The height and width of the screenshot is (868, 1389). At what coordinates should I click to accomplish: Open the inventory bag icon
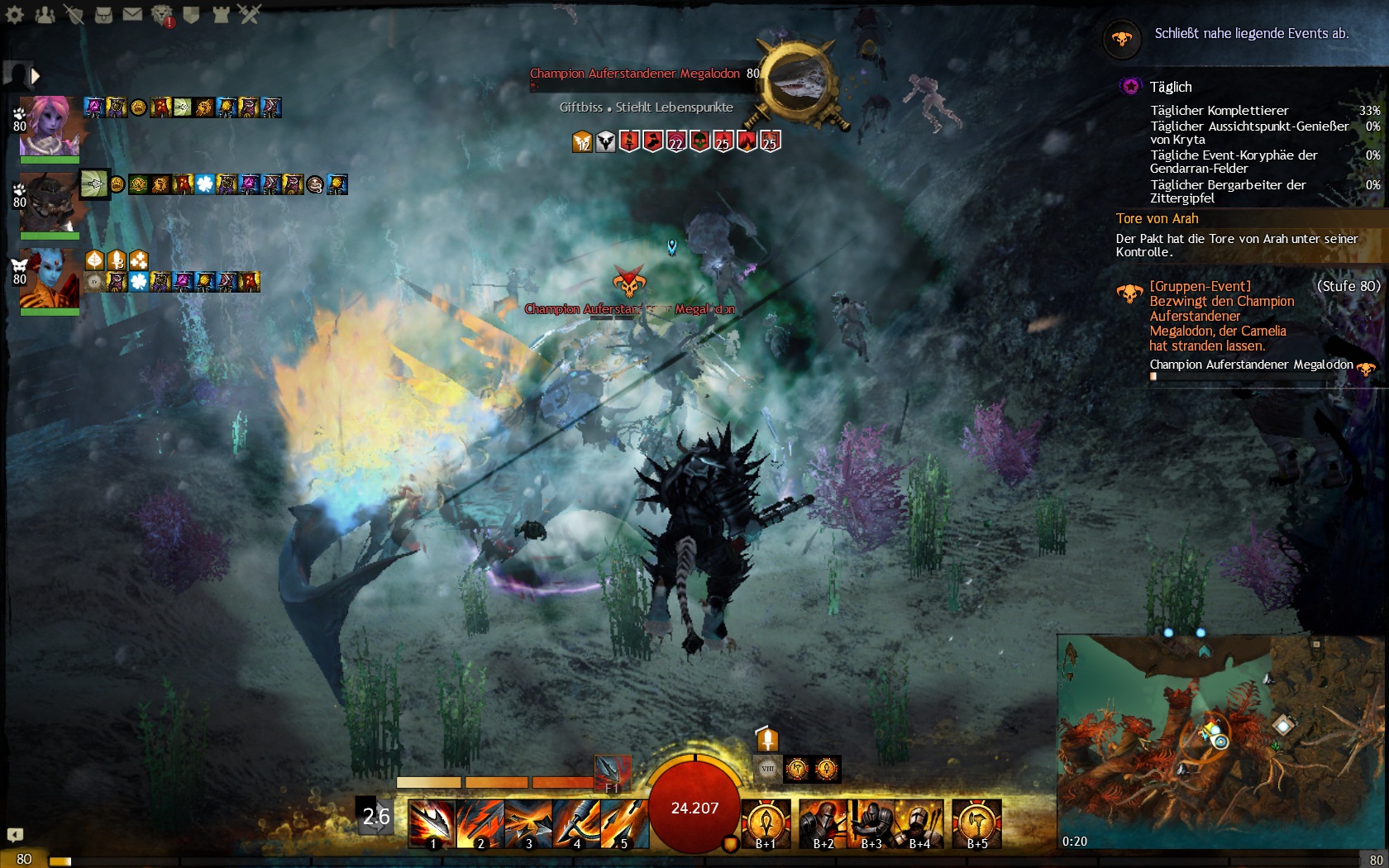click(x=103, y=14)
